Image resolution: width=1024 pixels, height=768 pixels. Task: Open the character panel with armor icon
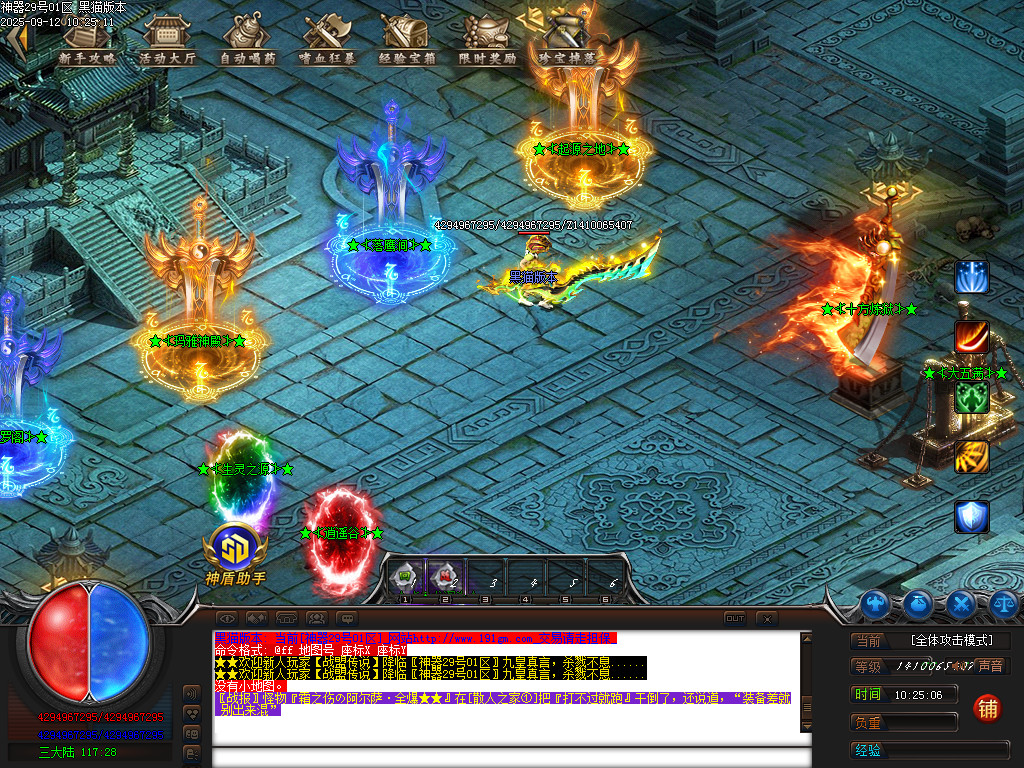click(876, 603)
